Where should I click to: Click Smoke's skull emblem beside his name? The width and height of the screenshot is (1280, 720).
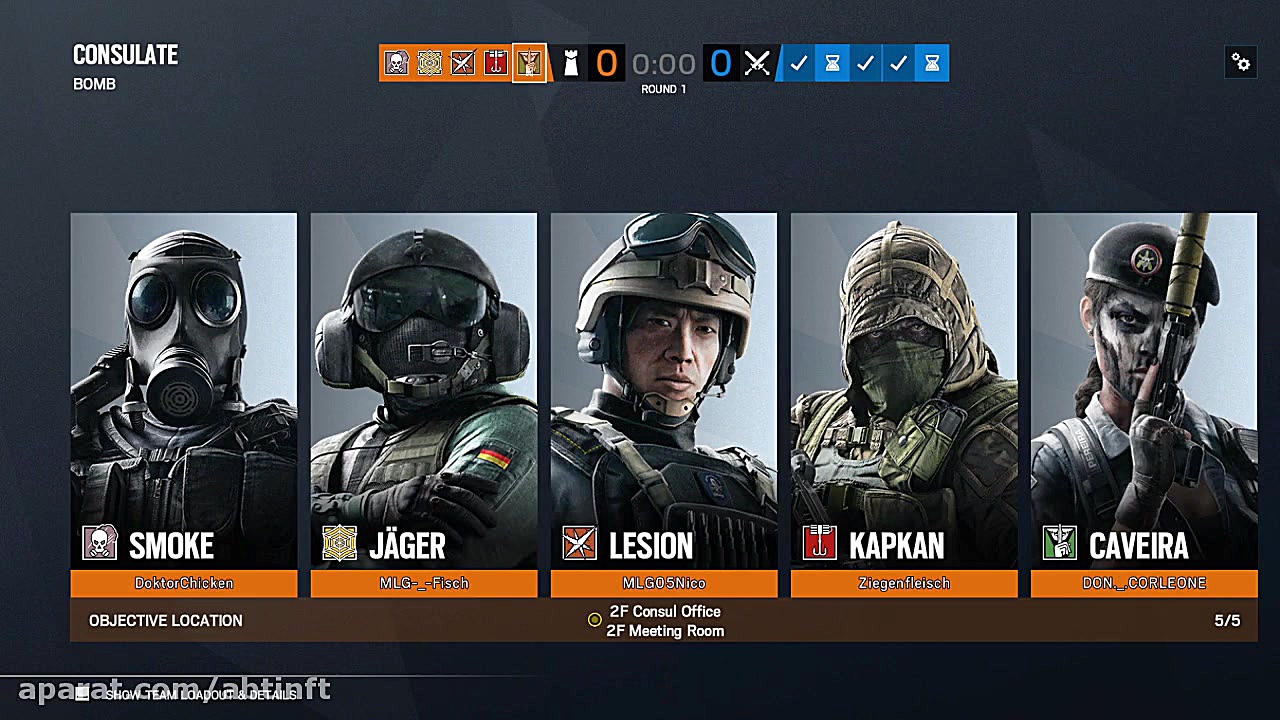(x=97, y=545)
